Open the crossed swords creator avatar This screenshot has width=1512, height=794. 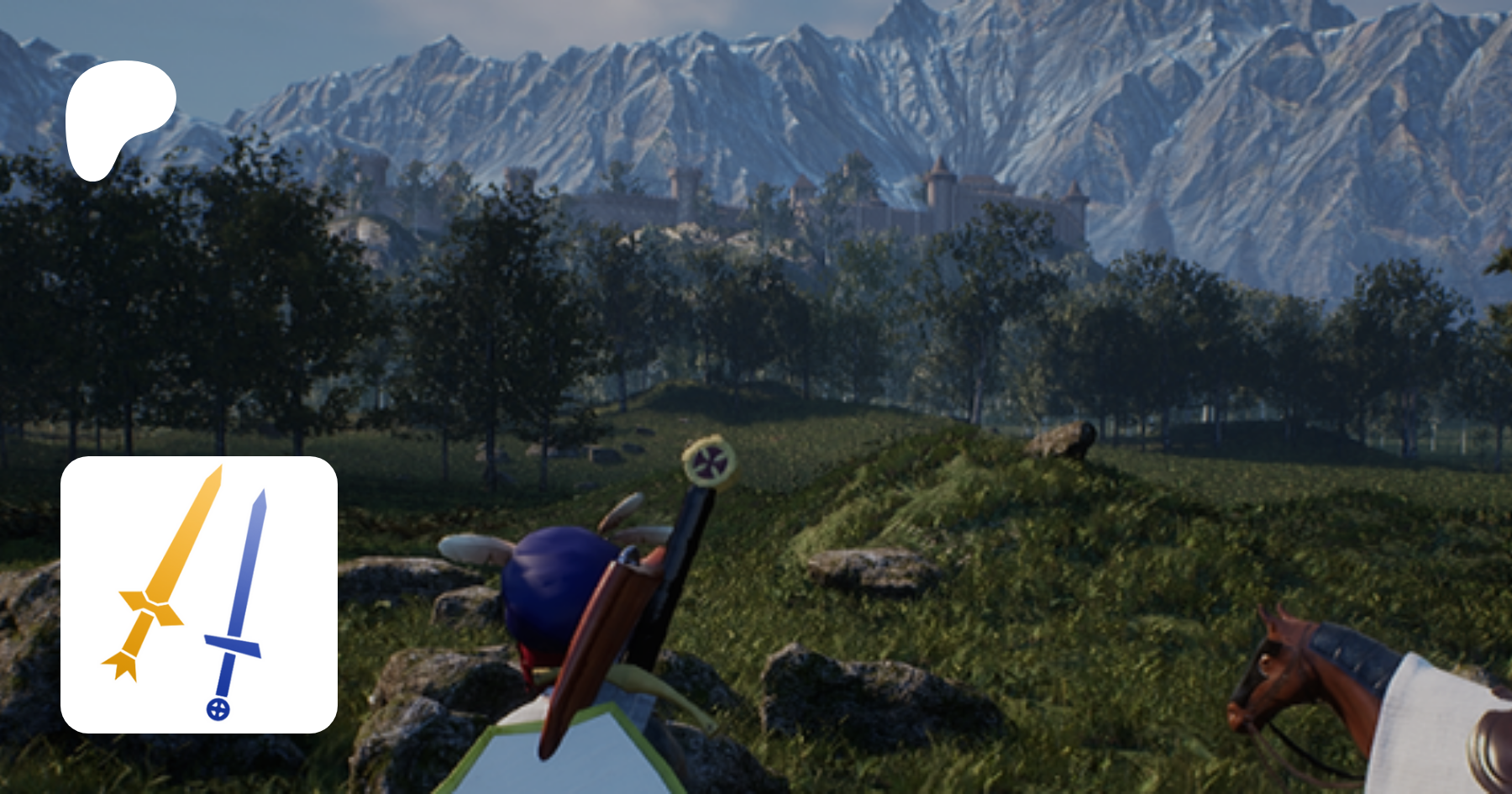pyautogui.click(x=199, y=594)
